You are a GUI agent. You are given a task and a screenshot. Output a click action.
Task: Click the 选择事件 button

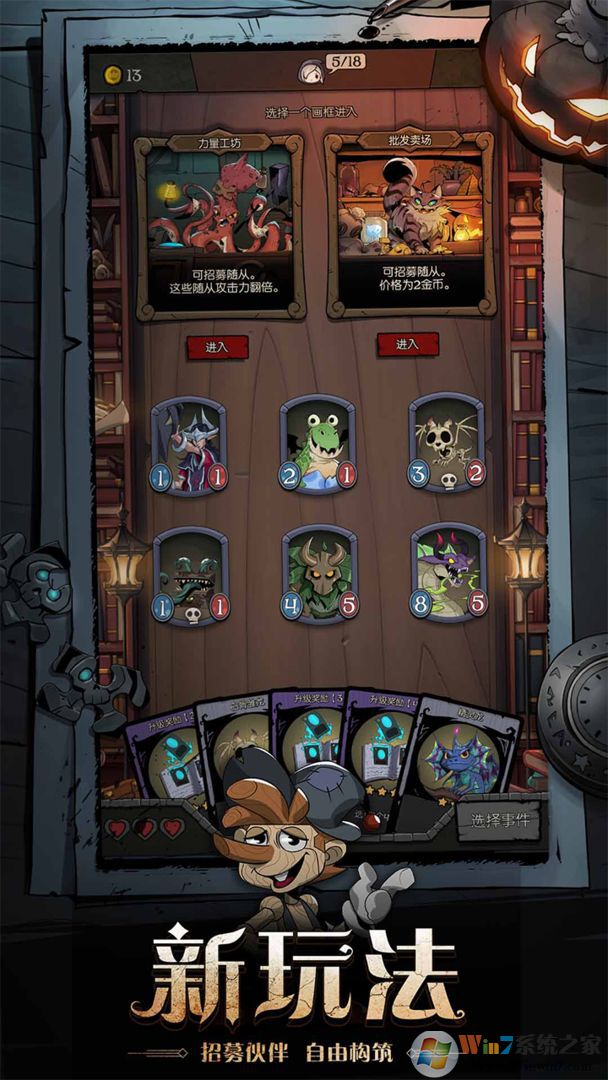pos(500,821)
